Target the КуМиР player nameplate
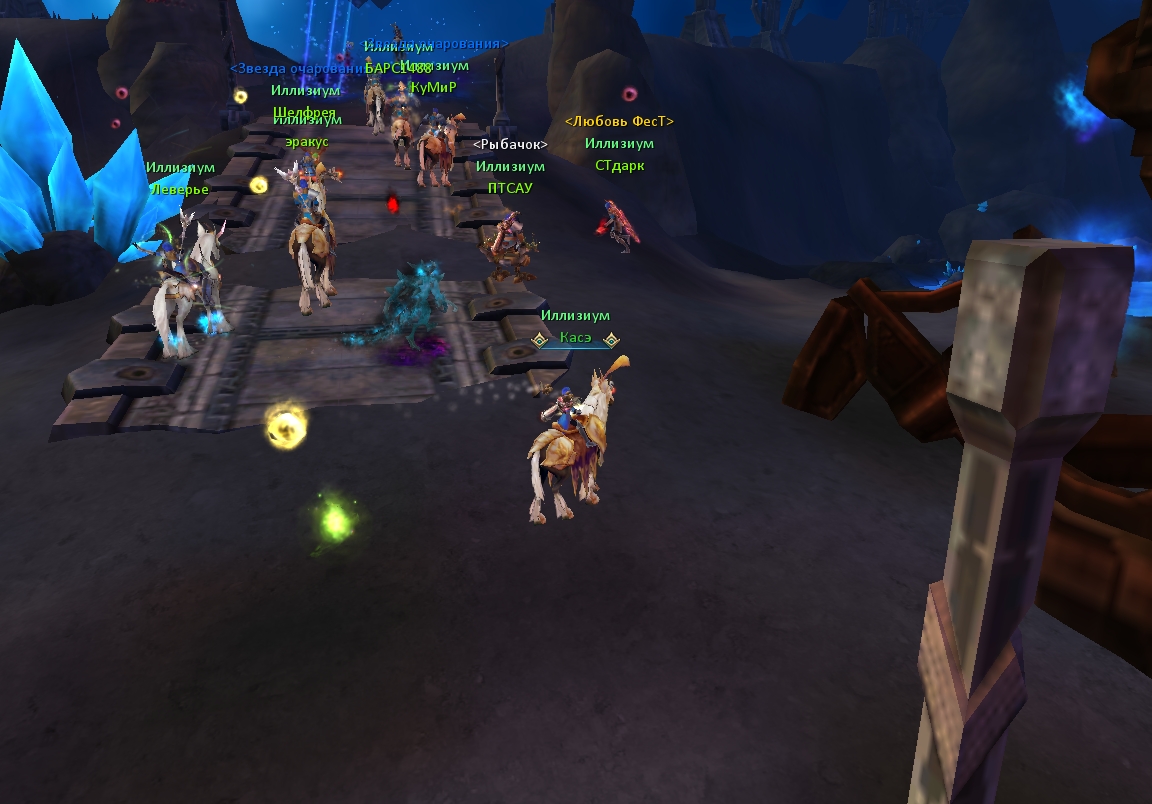The height and width of the screenshot is (804, 1152). coord(434,87)
